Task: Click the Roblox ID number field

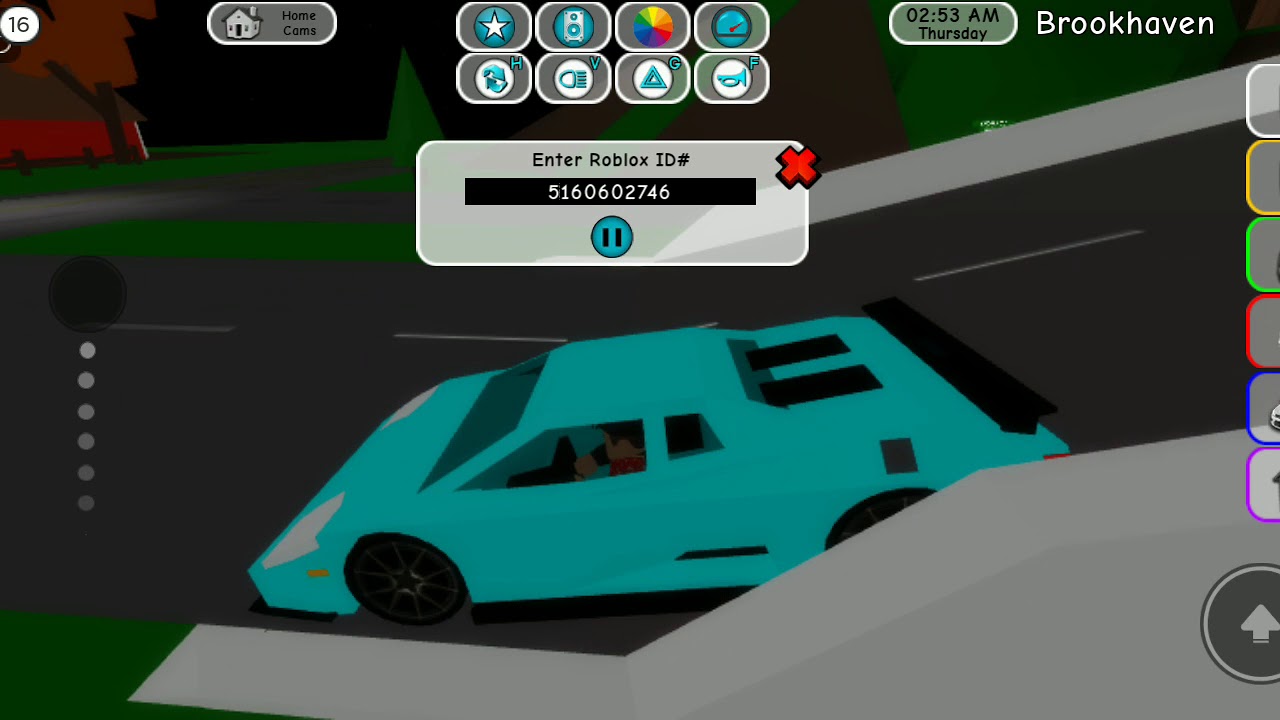Action: pyautogui.click(x=610, y=192)
